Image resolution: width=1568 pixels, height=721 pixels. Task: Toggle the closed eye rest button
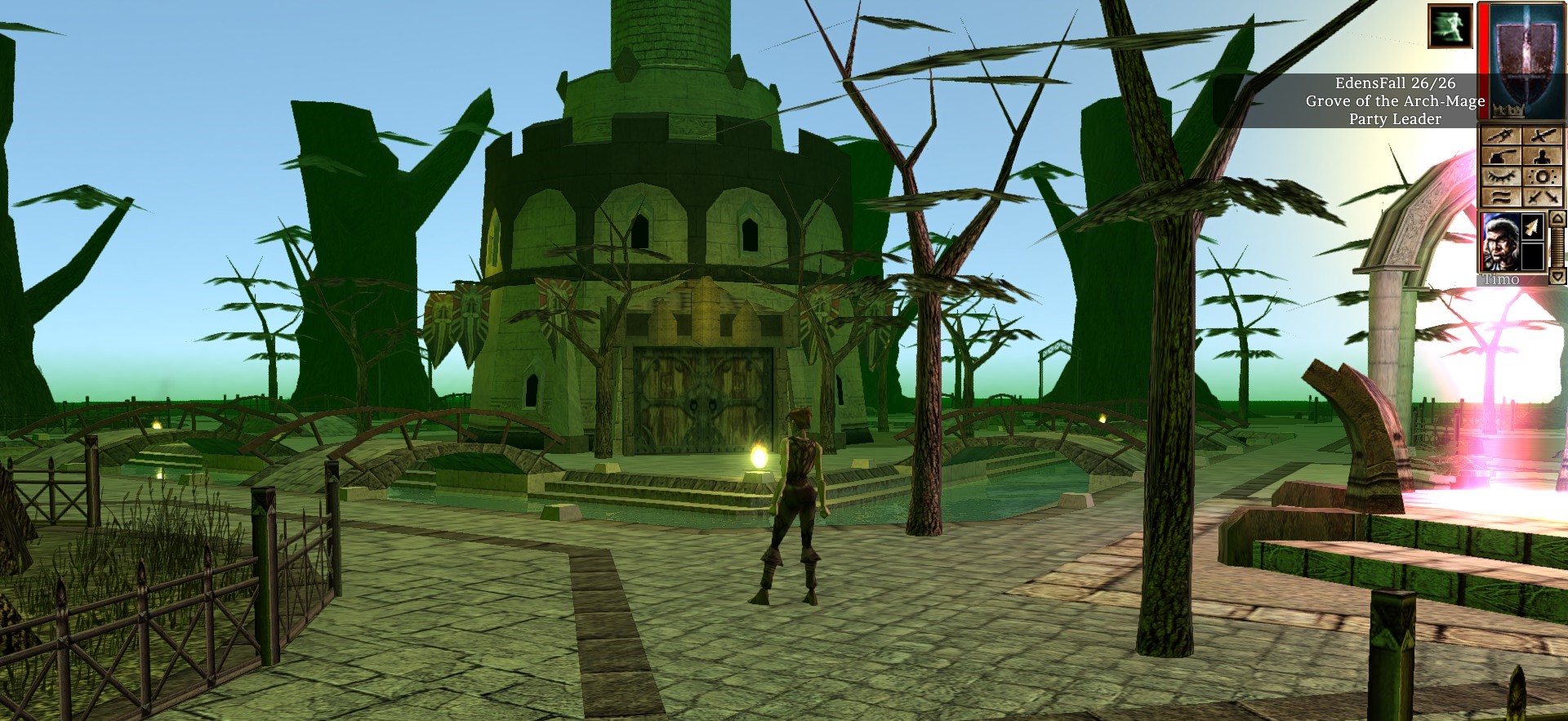1503,177
